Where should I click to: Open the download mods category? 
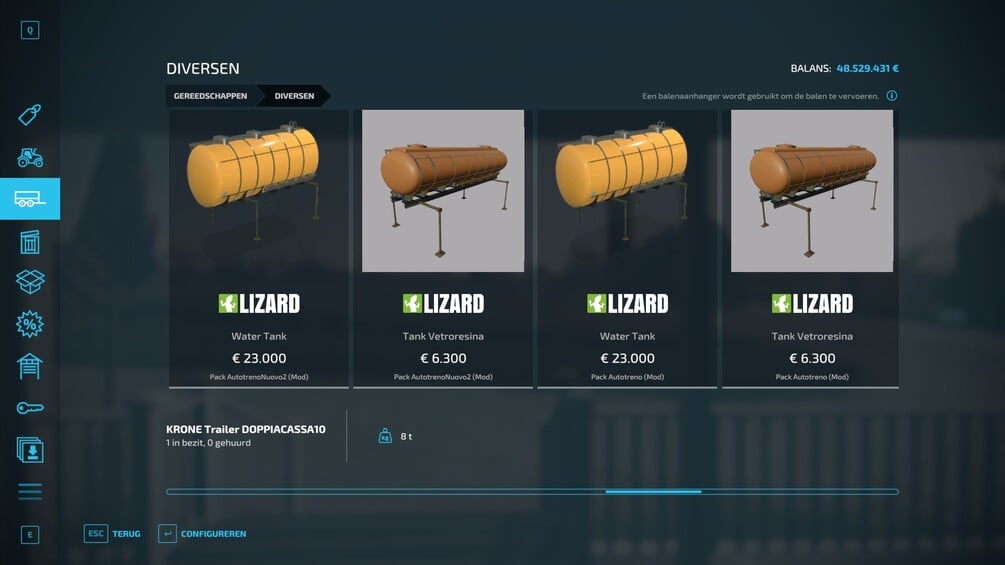pos(30,449)
